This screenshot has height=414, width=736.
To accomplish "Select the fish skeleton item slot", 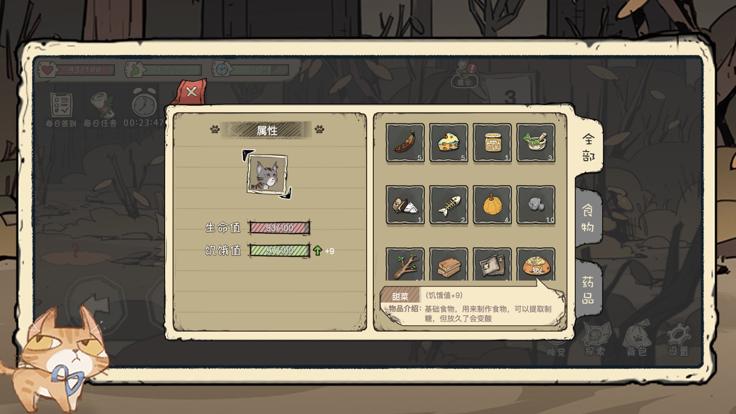I will click(x=449, y=204).
